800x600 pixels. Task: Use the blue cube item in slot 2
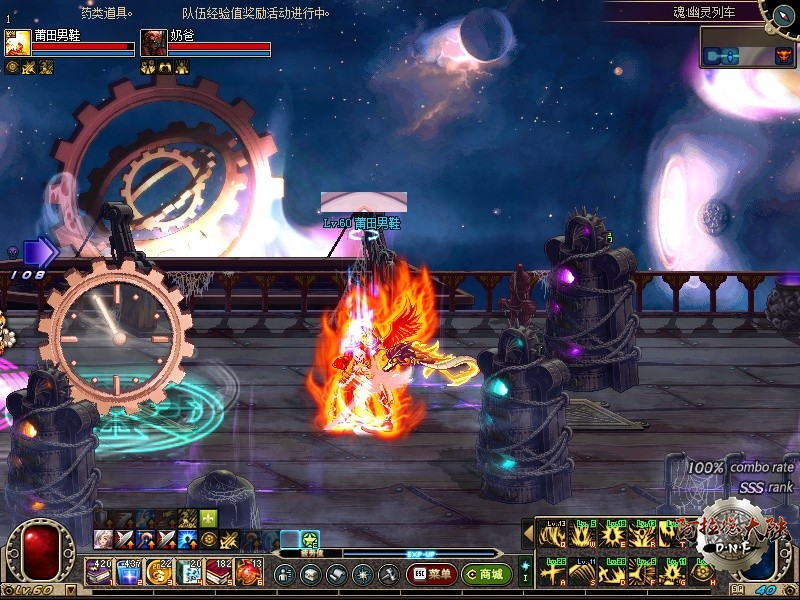(128, 573)
